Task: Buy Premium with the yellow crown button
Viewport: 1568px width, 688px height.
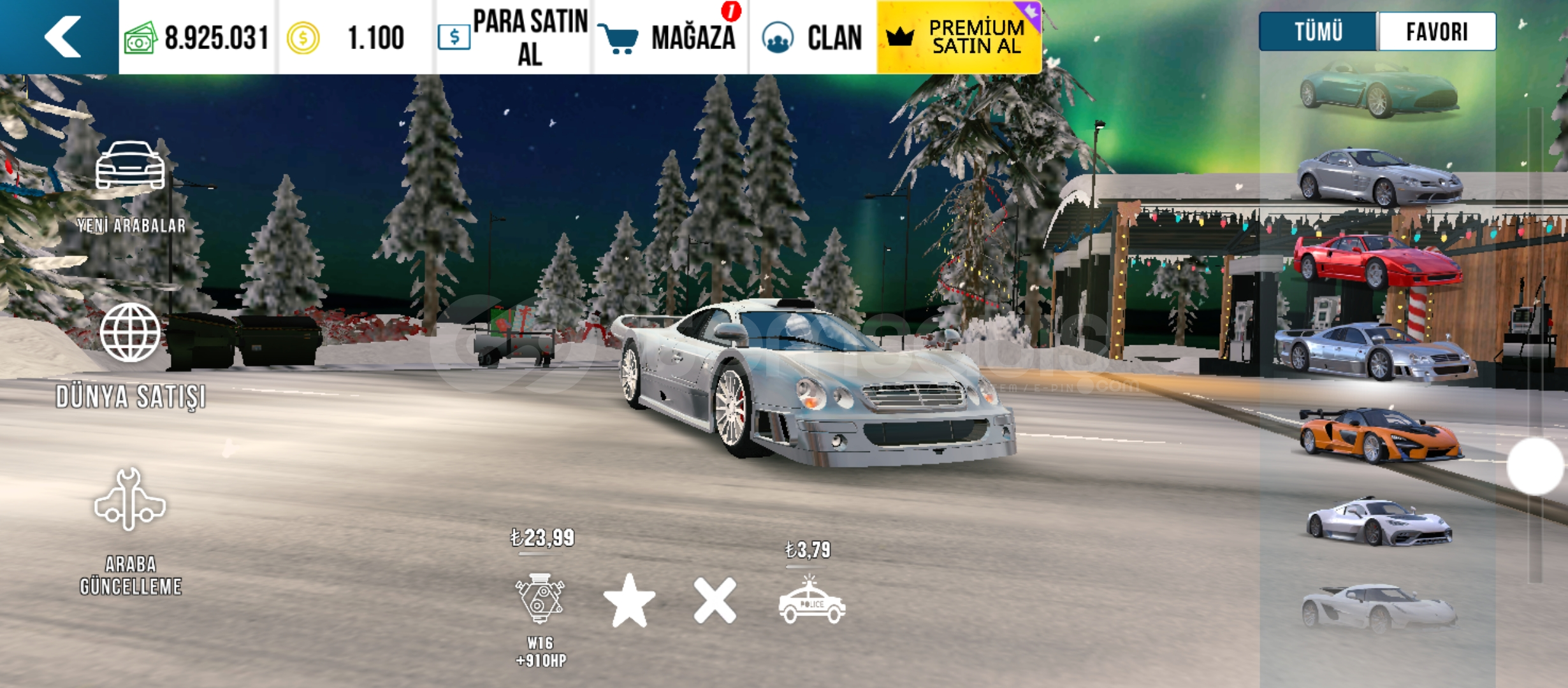Action: click(959, 37)
